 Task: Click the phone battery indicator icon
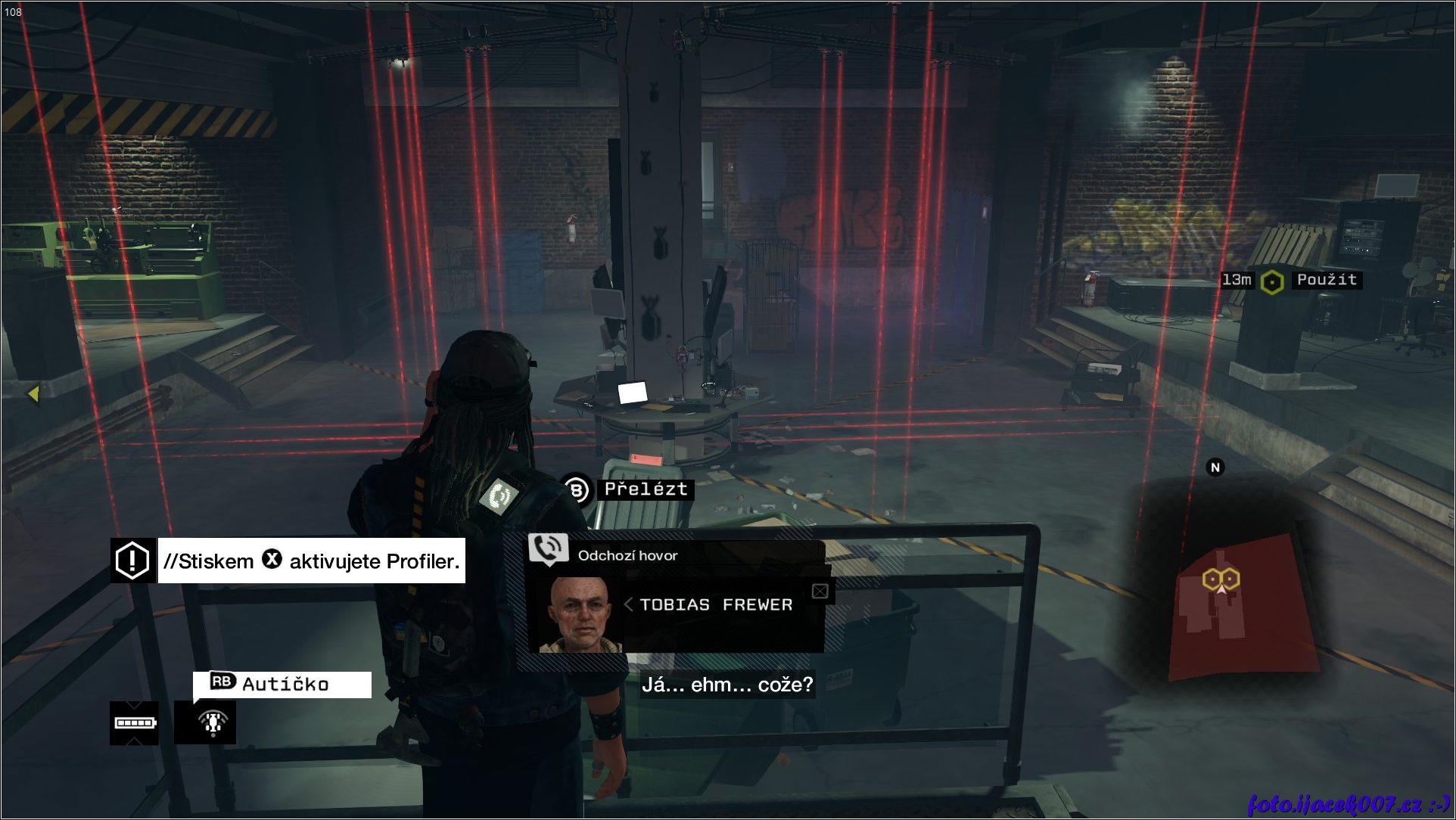(135, 723)
